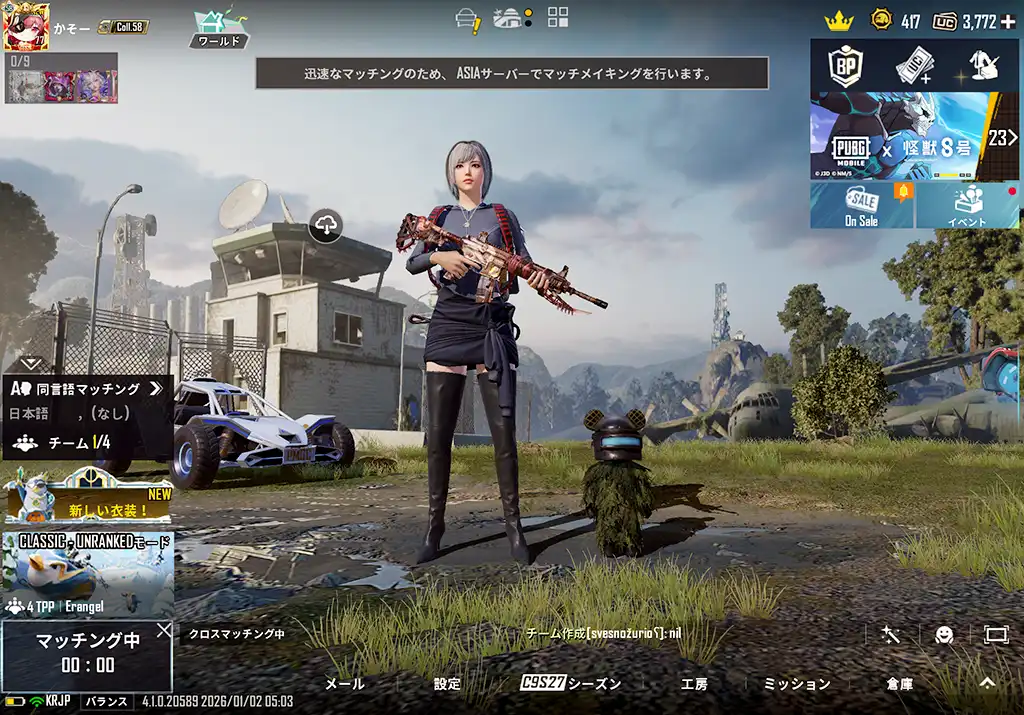
Task: Open the BP royale pass icon
Action: click(x=845, y=65)
